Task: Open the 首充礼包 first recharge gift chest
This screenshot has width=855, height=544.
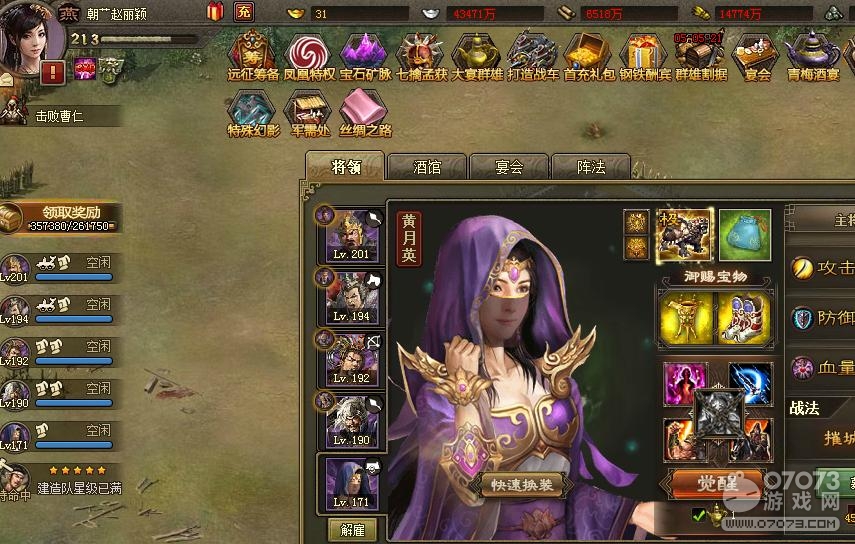Action: pyautogui.click(x=588, y=56)
